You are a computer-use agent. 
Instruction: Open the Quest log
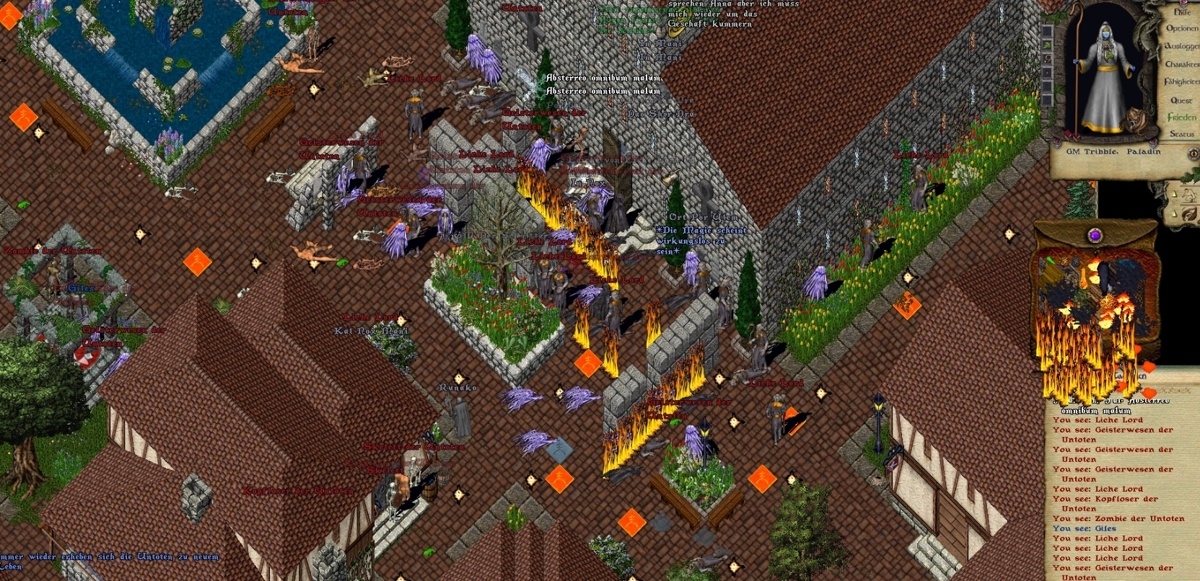pos(1181,100)
